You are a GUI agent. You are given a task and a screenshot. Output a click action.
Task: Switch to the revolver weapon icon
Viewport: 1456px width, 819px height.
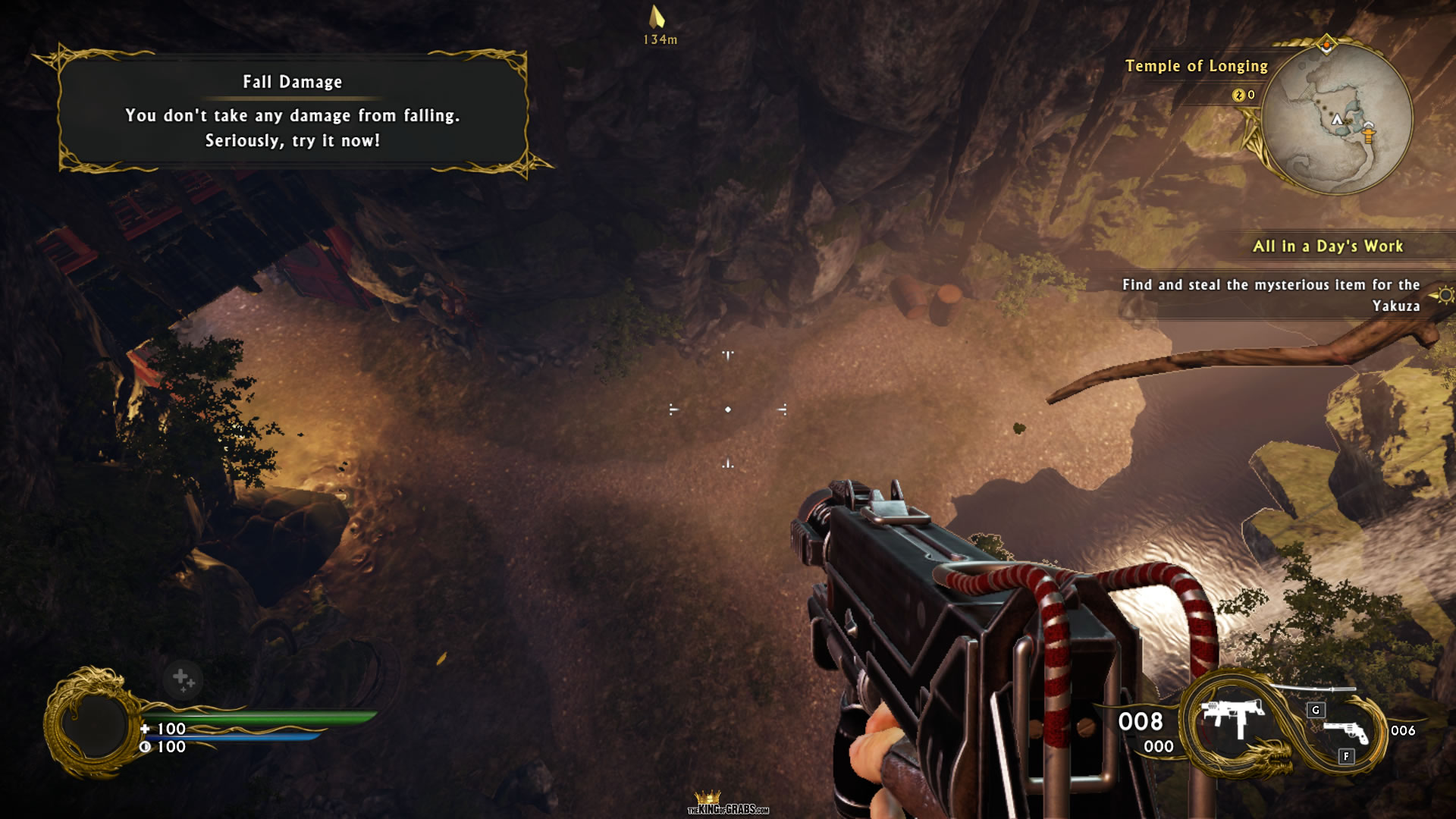[x=1345, y=732]
